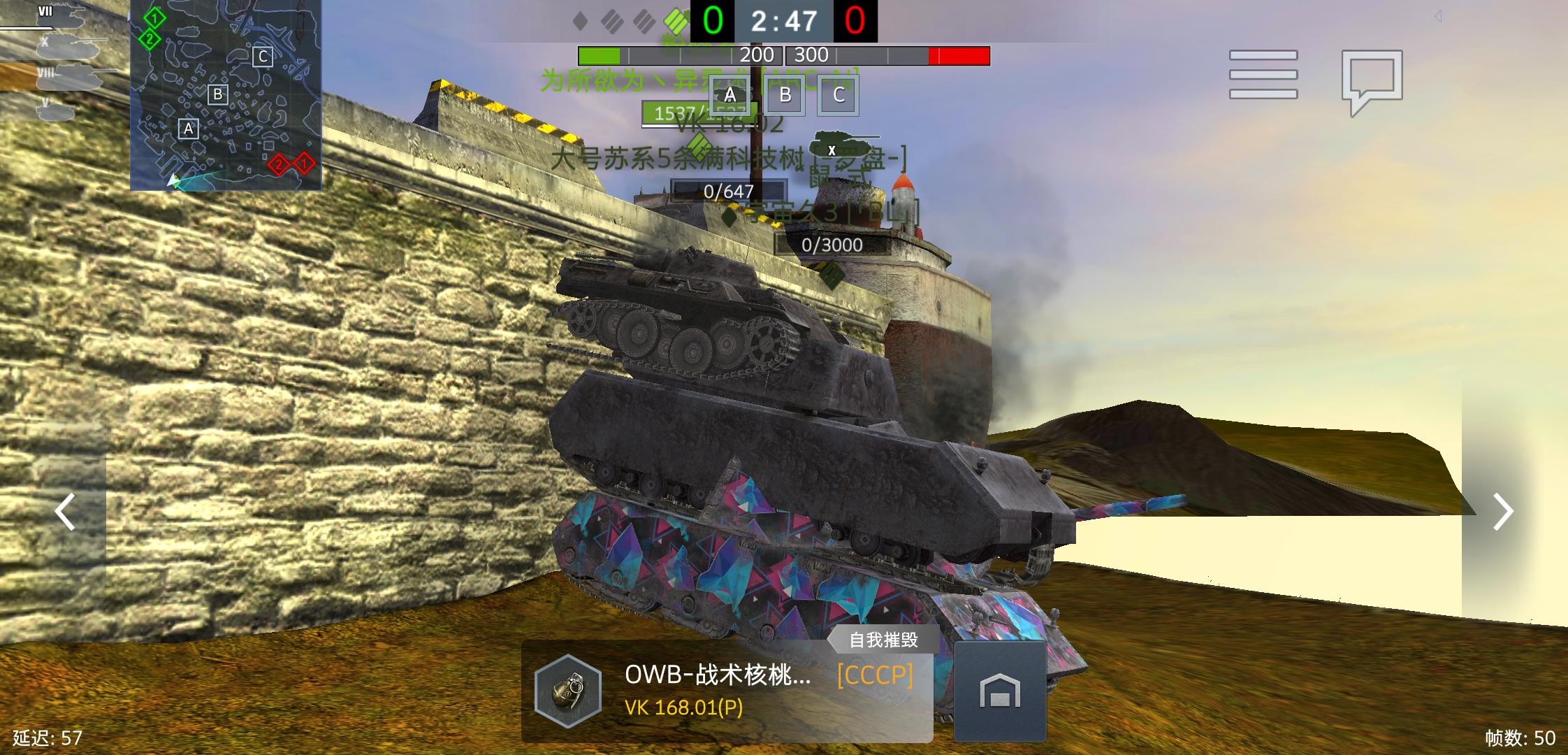The image size is (1568, 755).
Task: Switch to next player with right arrow
Action: tap(1503, 512)
